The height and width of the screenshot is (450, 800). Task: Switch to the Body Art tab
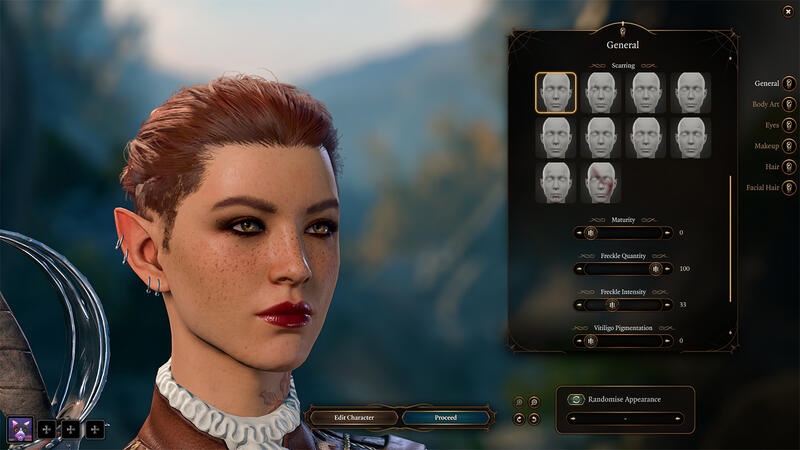point(790,104)
